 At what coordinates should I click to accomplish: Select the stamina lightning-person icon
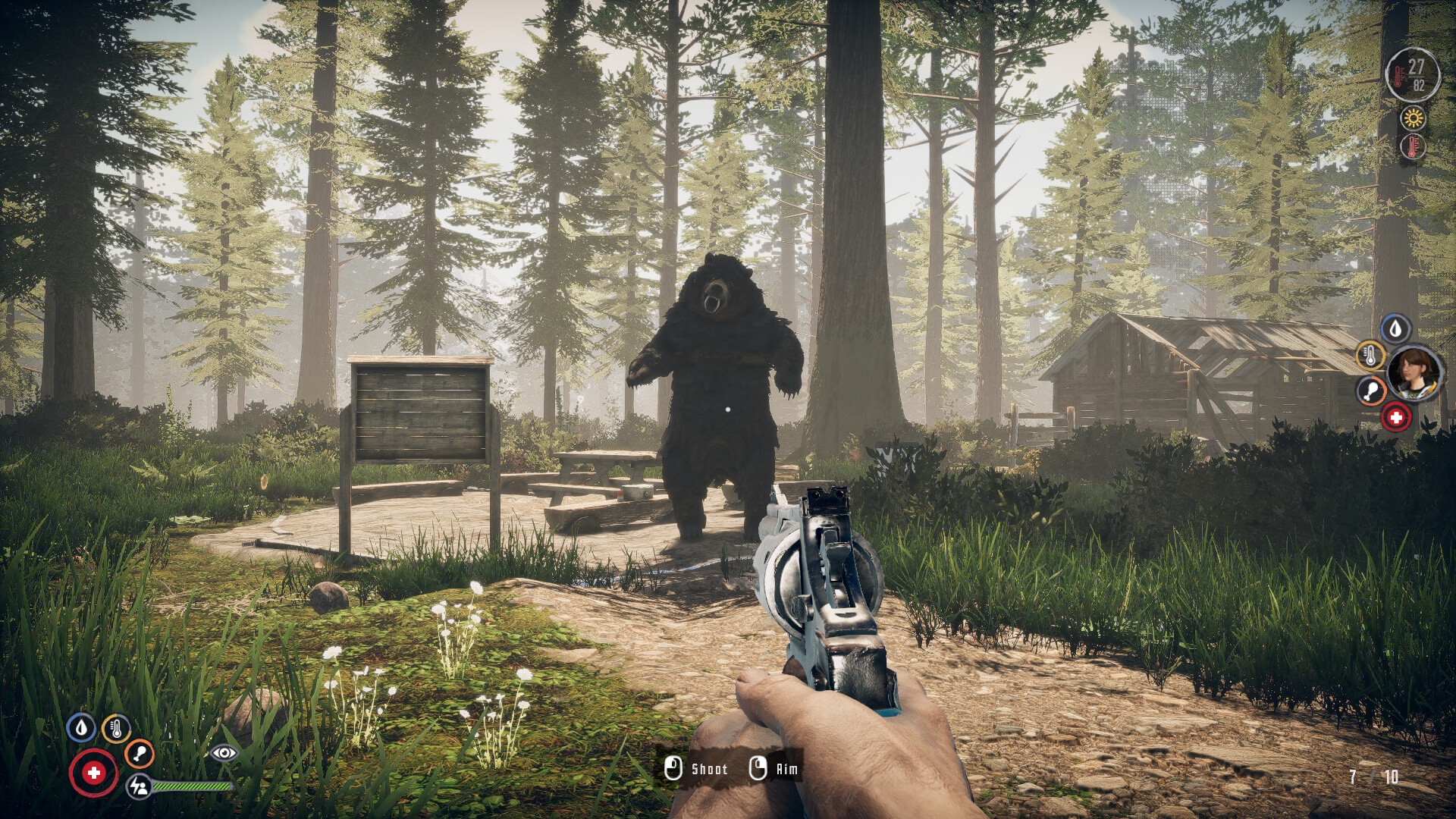(x=140, y=787)
